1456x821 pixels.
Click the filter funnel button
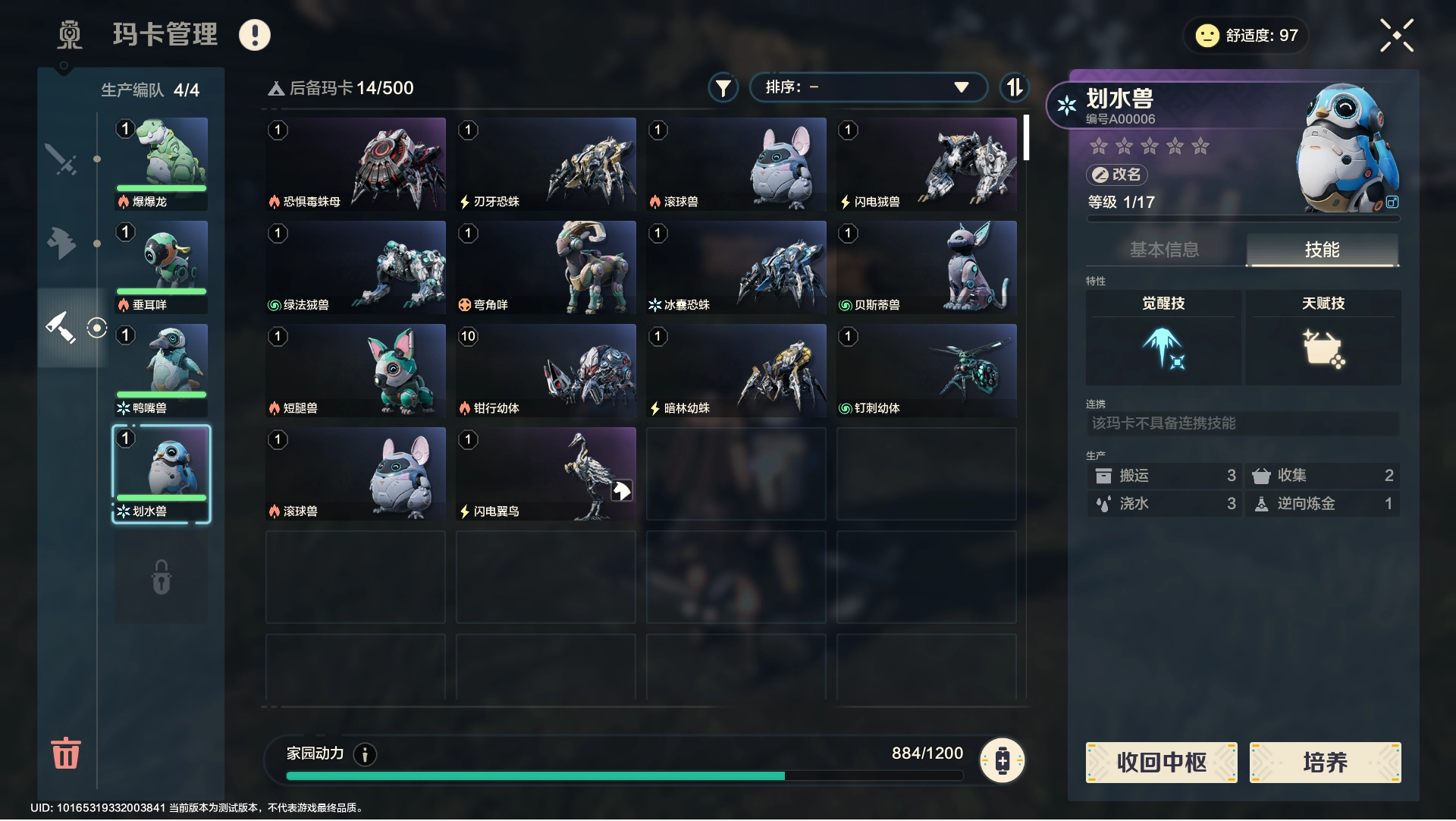coord(723,88)
